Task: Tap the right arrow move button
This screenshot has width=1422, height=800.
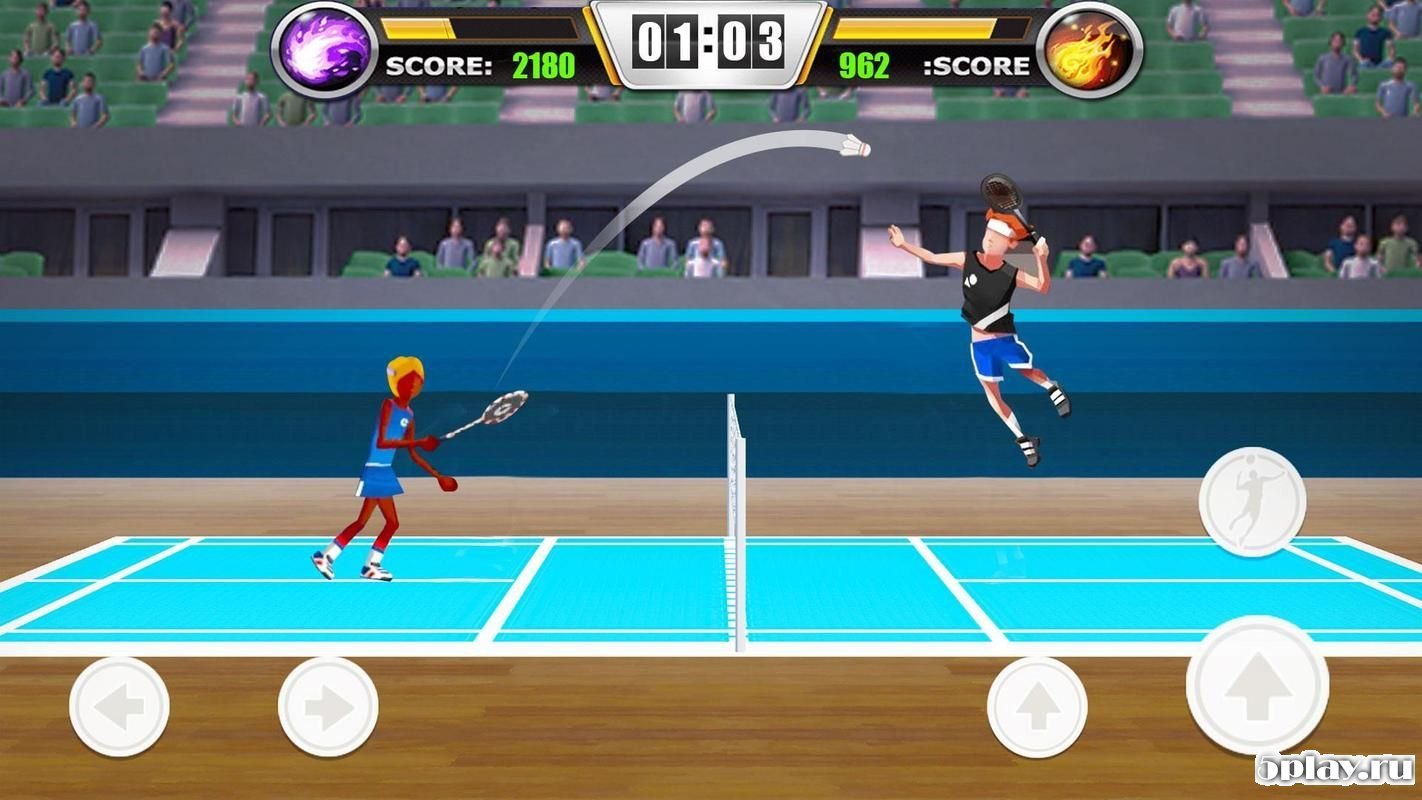Action: 328,706
